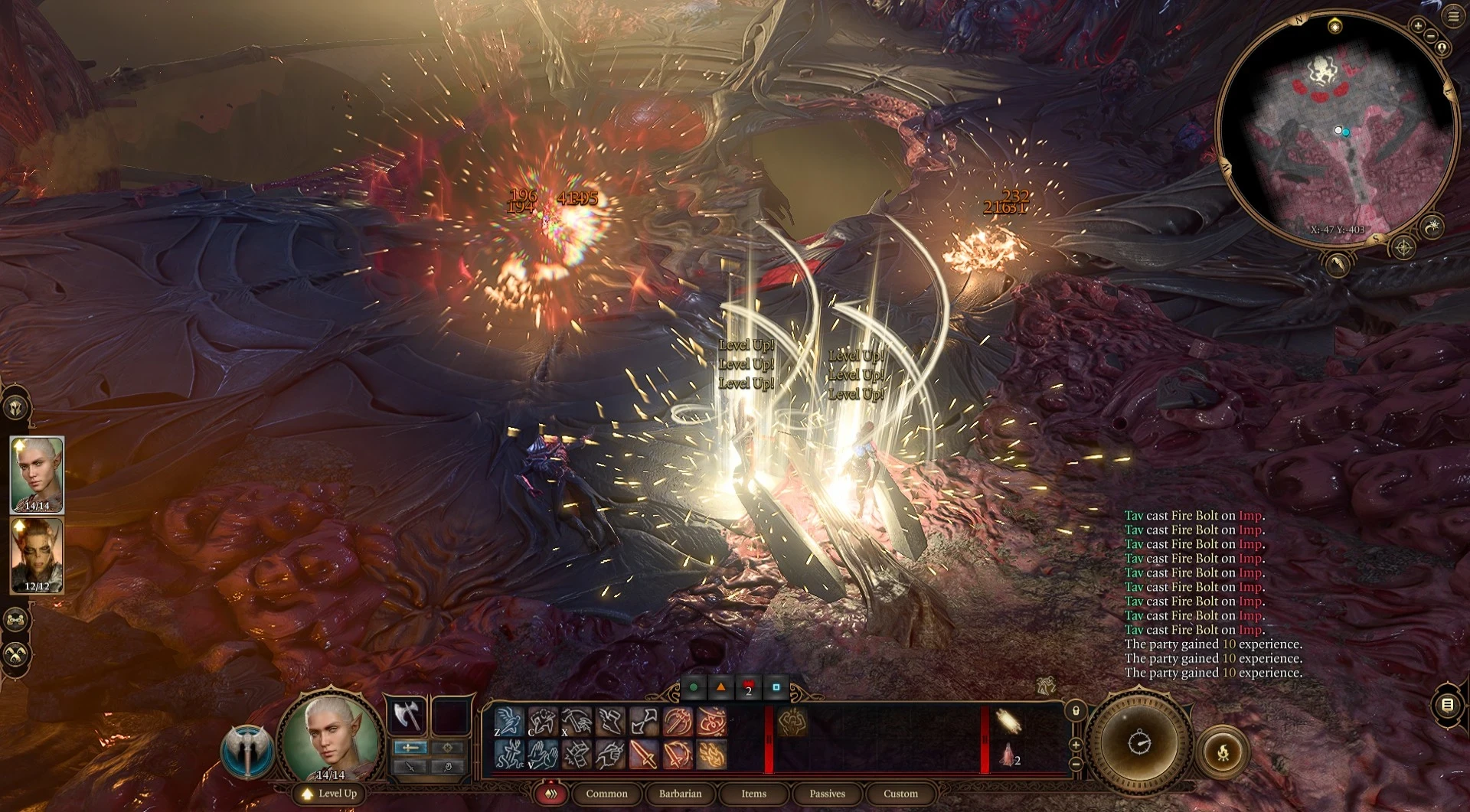Screen dimensions: 1470x812
Task: Zoom in on the minimap
Action: [x=1418, y=25]
